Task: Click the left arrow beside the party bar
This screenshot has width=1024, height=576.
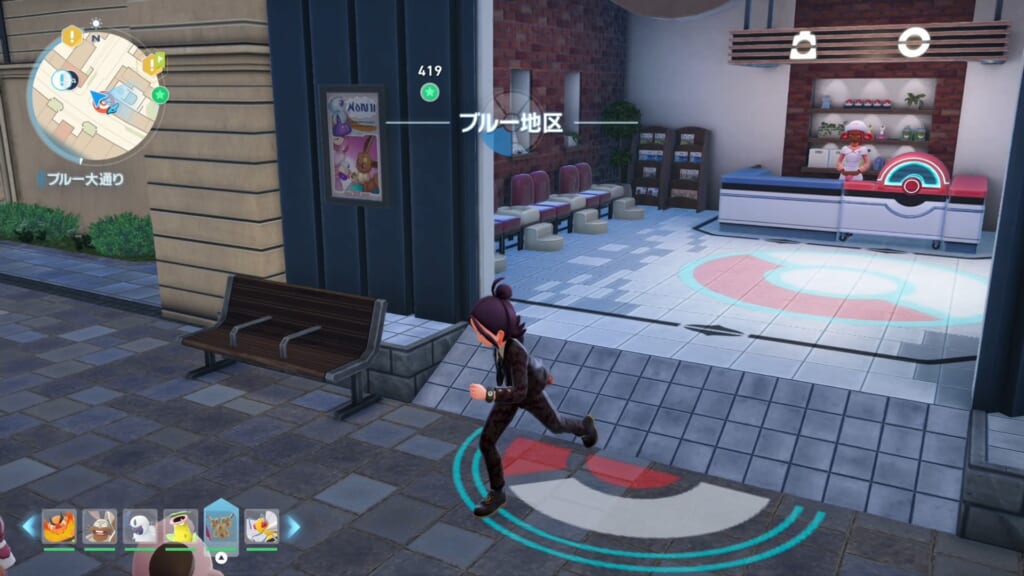Action: [x=28, y=526]
